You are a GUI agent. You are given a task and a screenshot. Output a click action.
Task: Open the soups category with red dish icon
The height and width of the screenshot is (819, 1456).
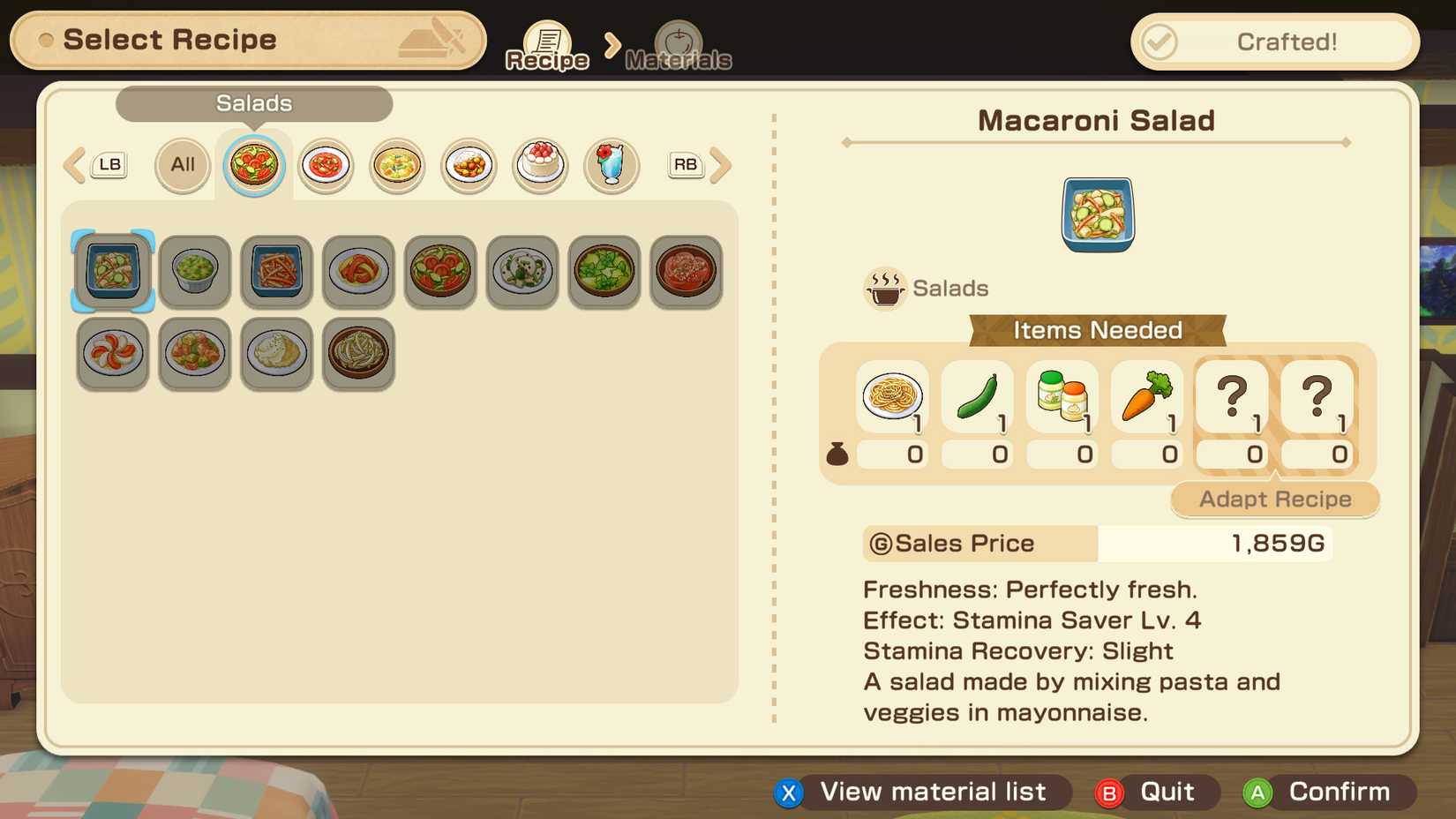tap(325, 165)
